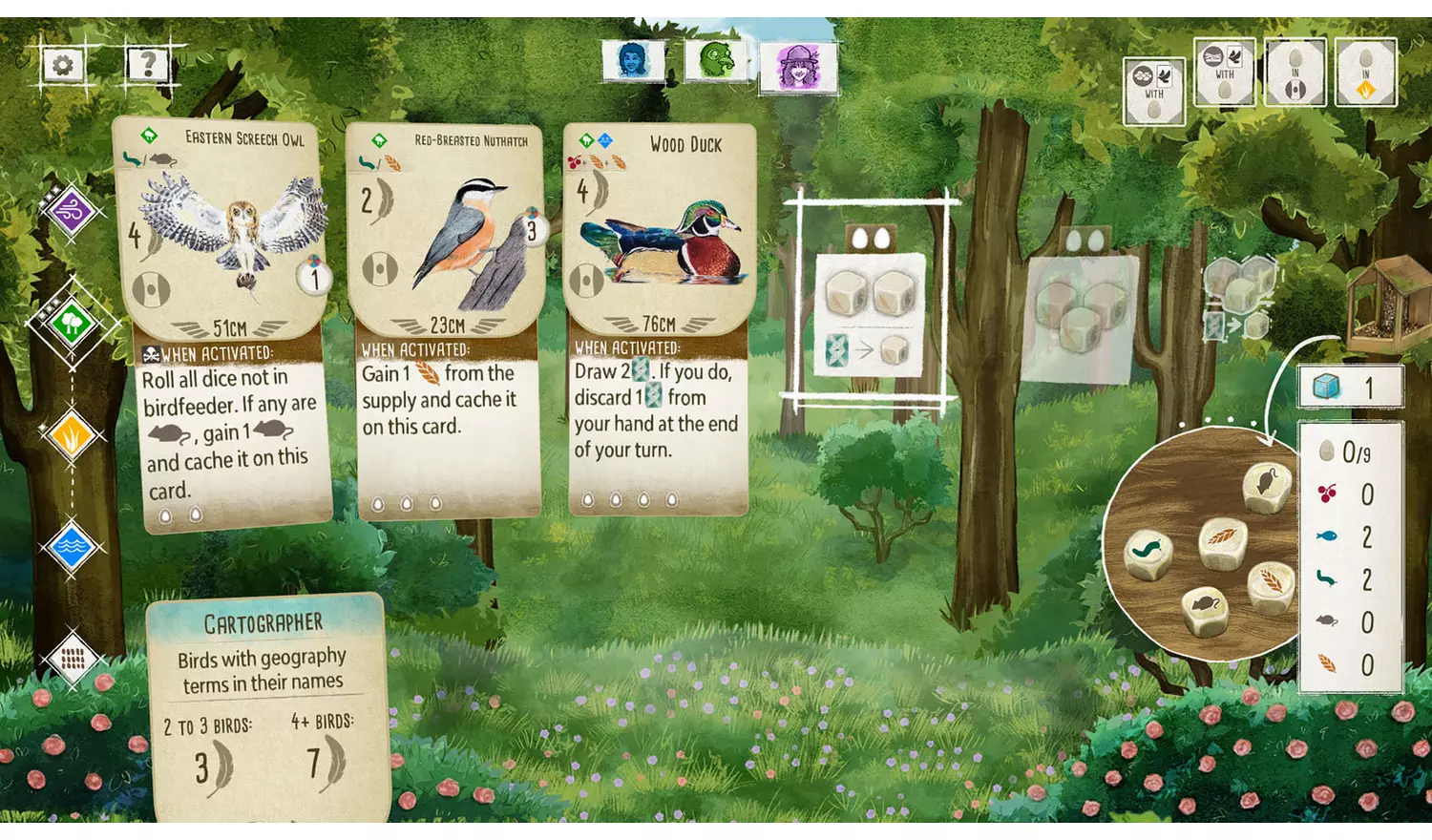Select the Red-Breasted Nuthatch card
Viewport: 1432px width, 840px height.
click(446, 320)
